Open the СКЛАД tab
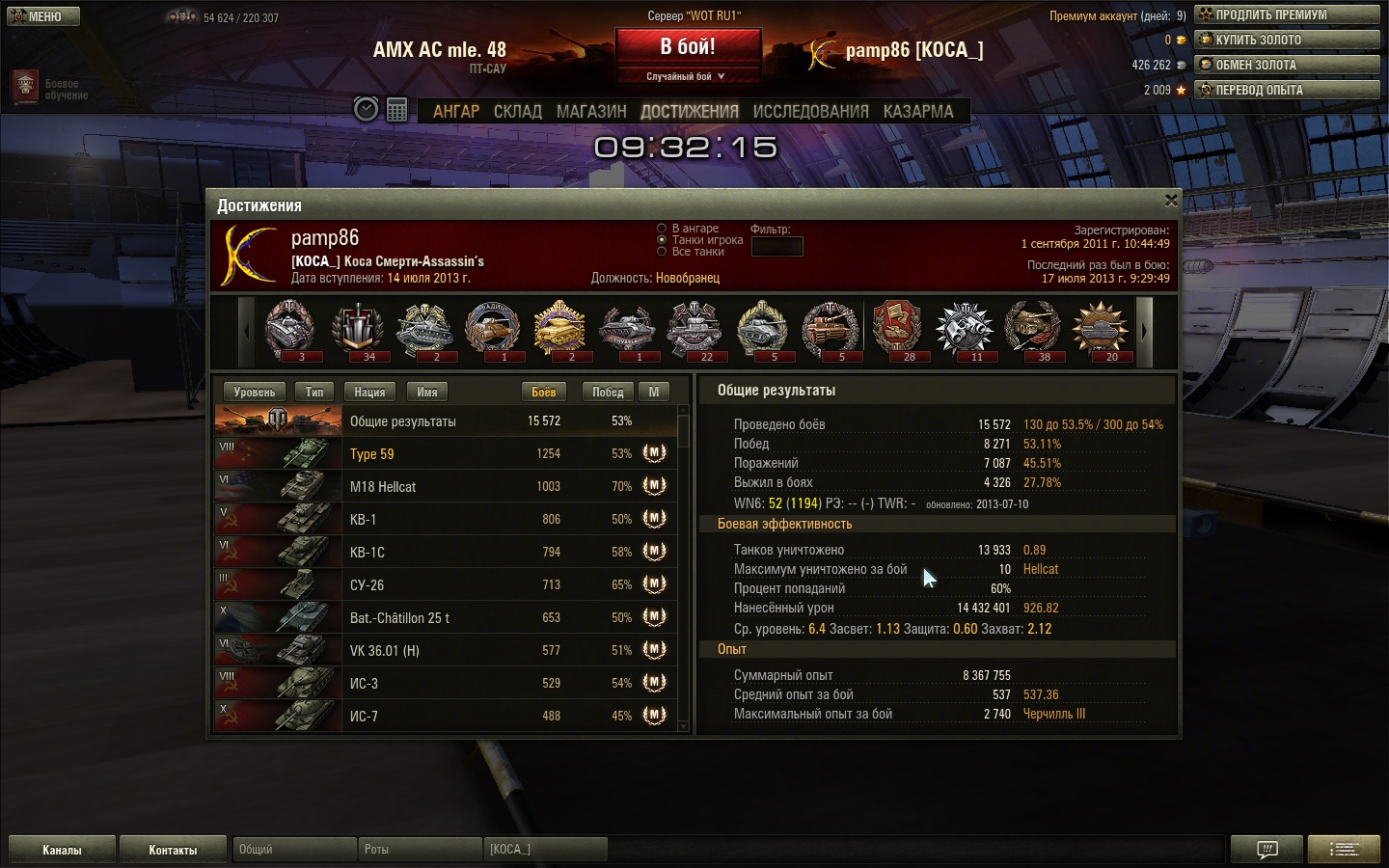Image resolution: width=1389 pixels, height=868 pixels. 517,112
